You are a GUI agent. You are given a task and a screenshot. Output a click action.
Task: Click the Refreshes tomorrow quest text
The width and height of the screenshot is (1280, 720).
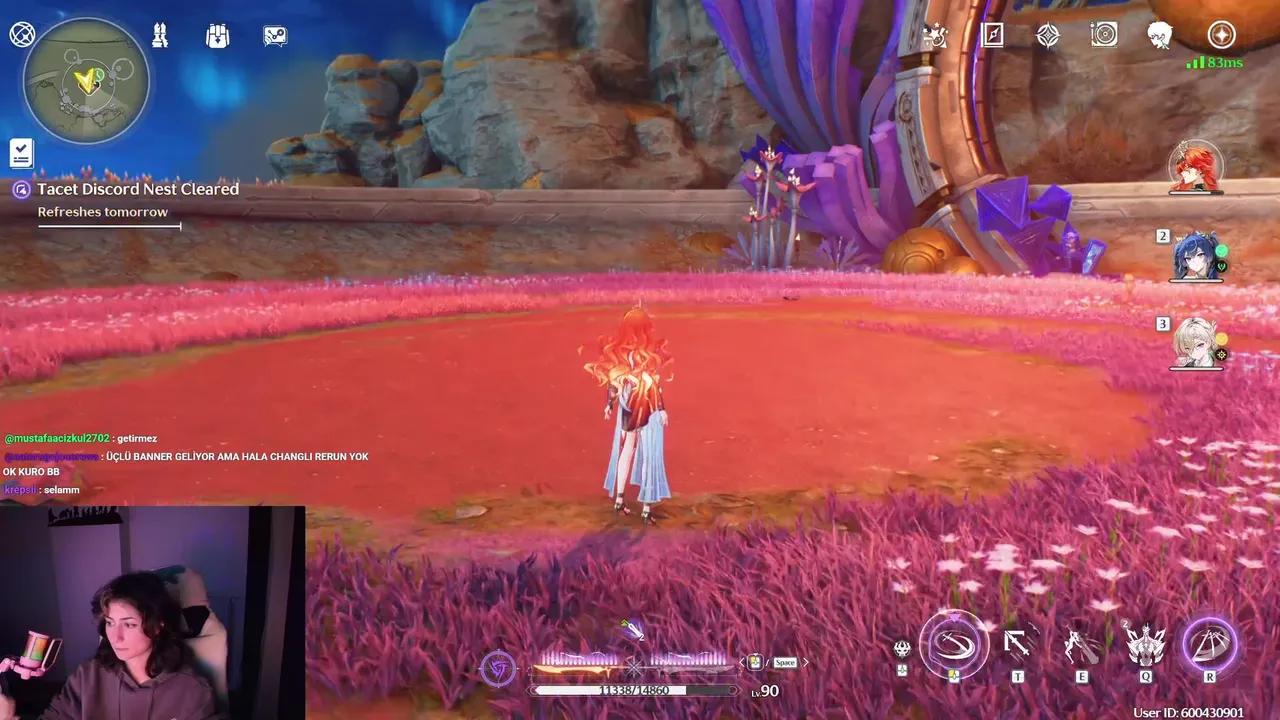tap(103, 211)
